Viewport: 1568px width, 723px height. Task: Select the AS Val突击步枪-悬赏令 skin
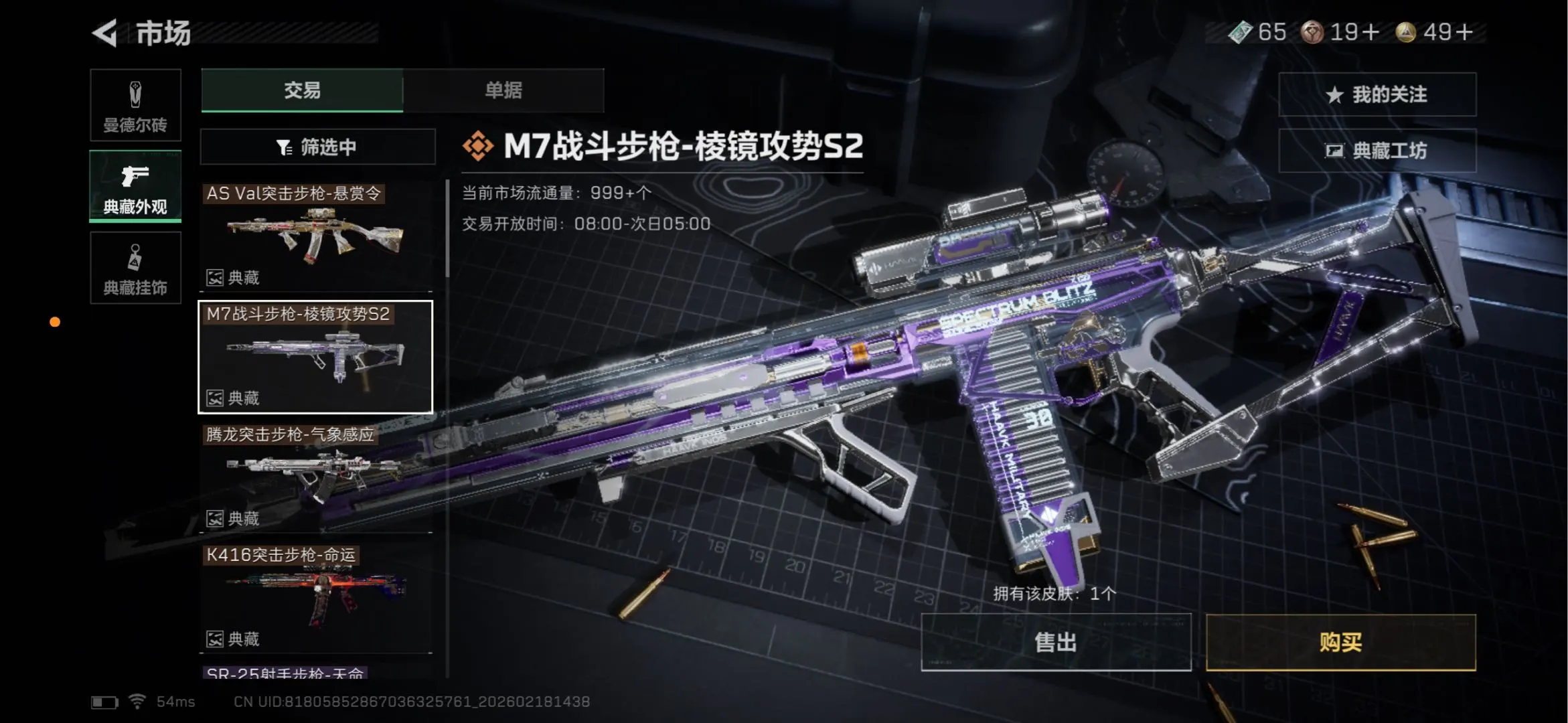(315, 236)
